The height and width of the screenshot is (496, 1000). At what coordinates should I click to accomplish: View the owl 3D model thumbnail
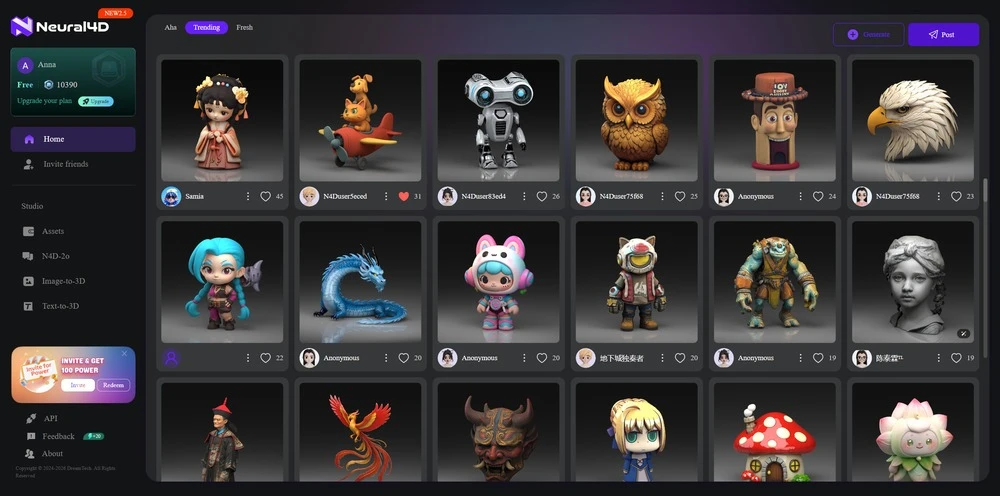(x=636, y=120)
